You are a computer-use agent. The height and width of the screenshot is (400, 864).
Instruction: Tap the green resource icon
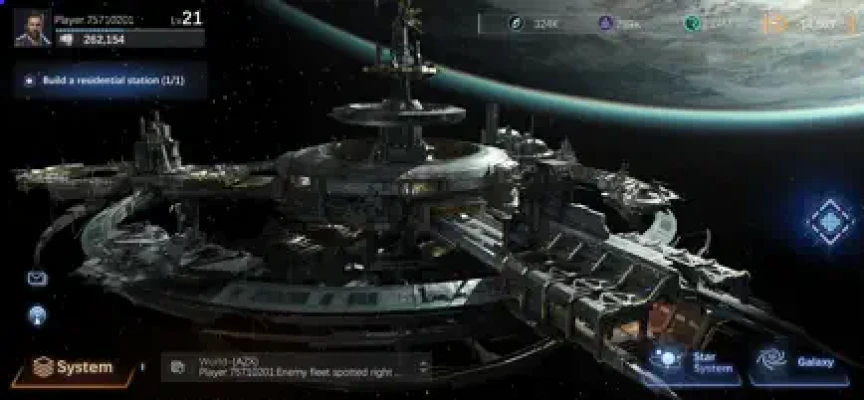(691, 23)
